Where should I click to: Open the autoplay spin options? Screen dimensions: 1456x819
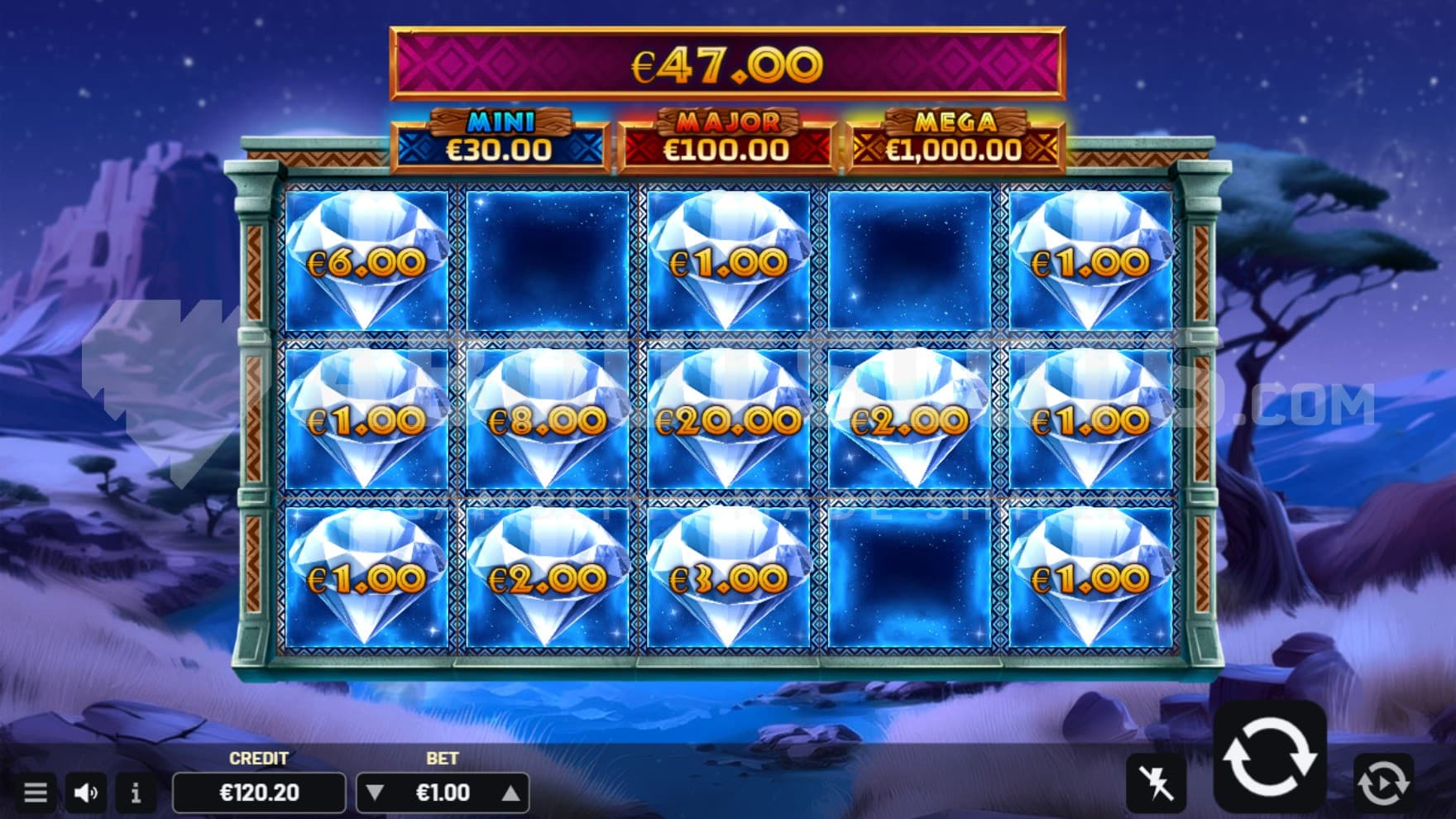pos(1383,782)
